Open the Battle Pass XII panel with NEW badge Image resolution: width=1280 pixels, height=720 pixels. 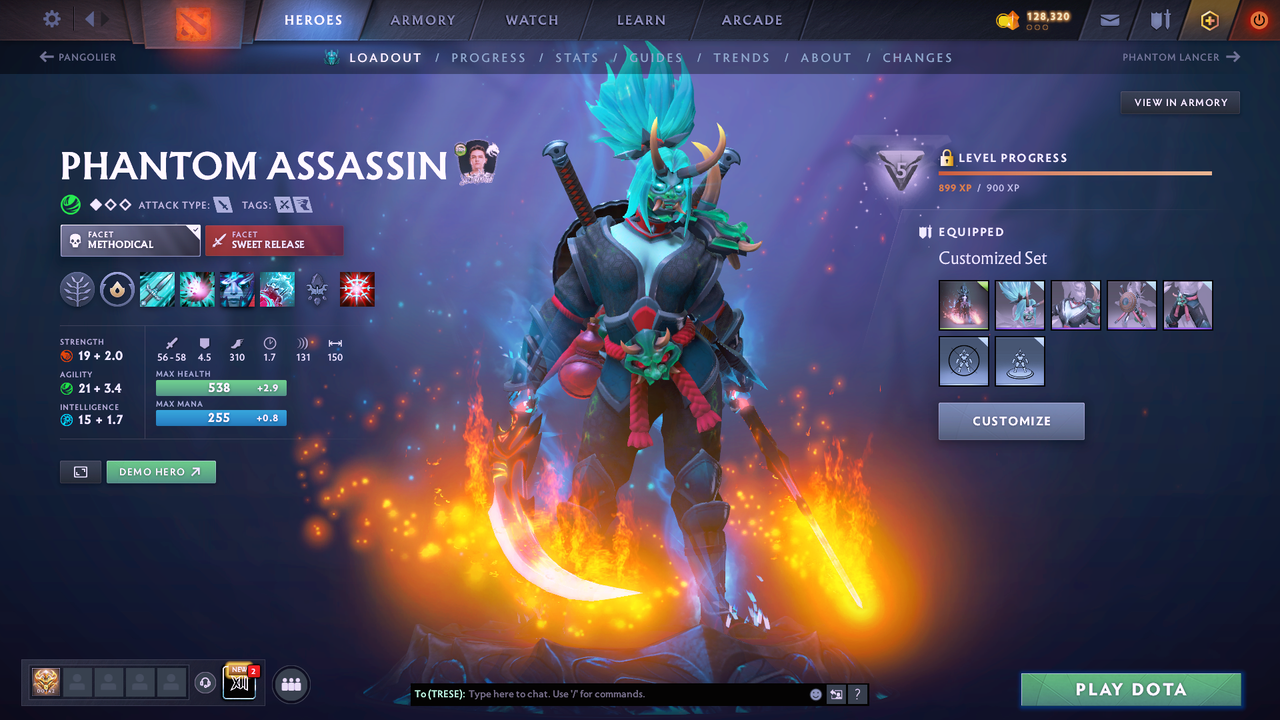[x=239, y=683]
